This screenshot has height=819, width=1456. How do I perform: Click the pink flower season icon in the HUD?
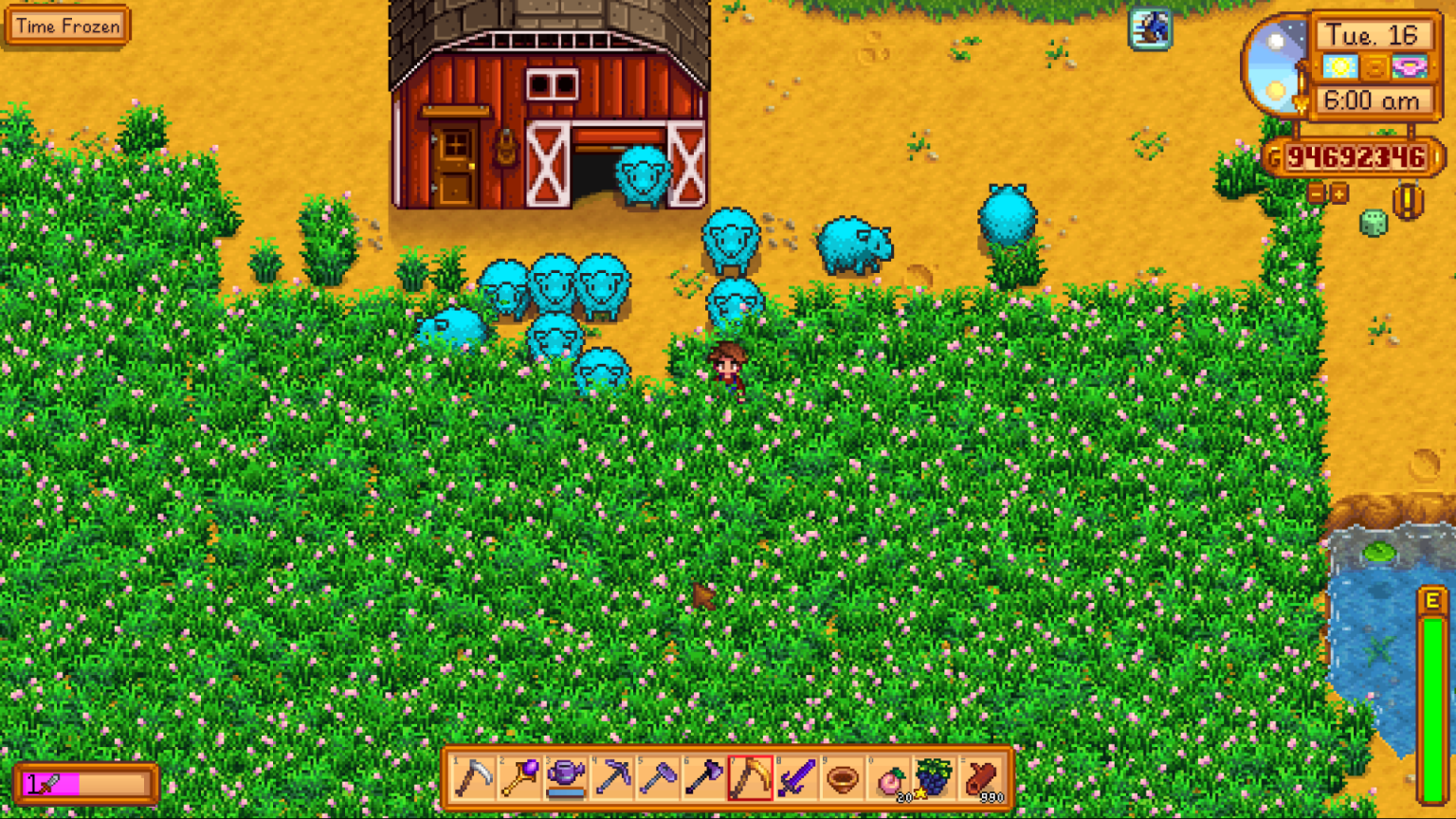1411,67
